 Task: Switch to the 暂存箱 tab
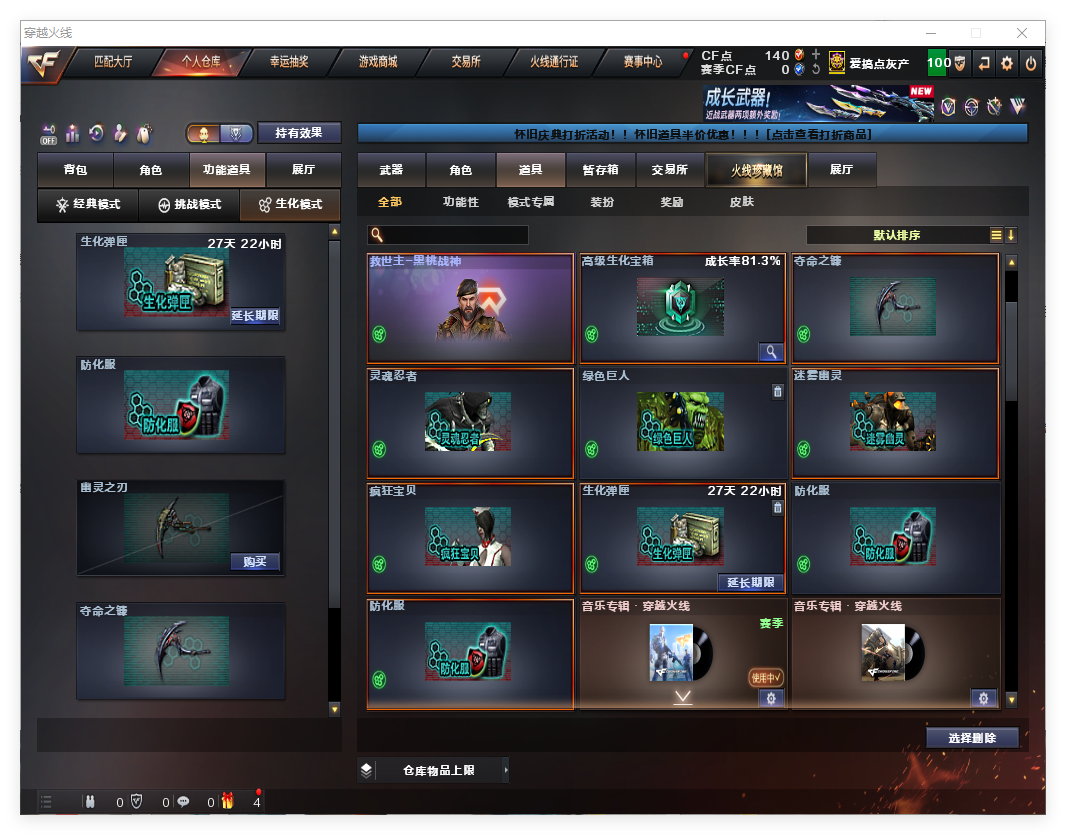tap(600, 171)
